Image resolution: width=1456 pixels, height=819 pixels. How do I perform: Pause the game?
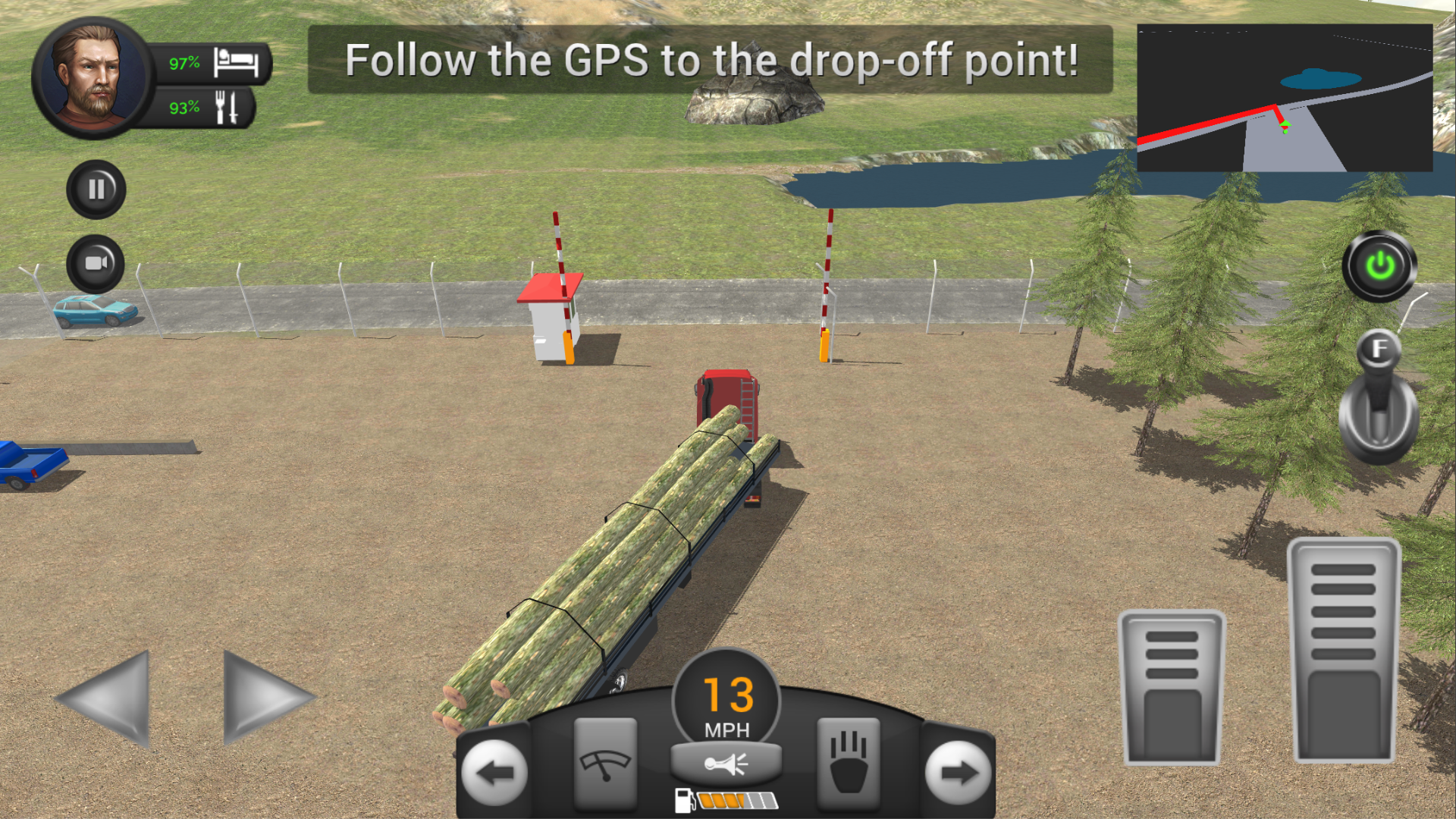click(95, 189)
